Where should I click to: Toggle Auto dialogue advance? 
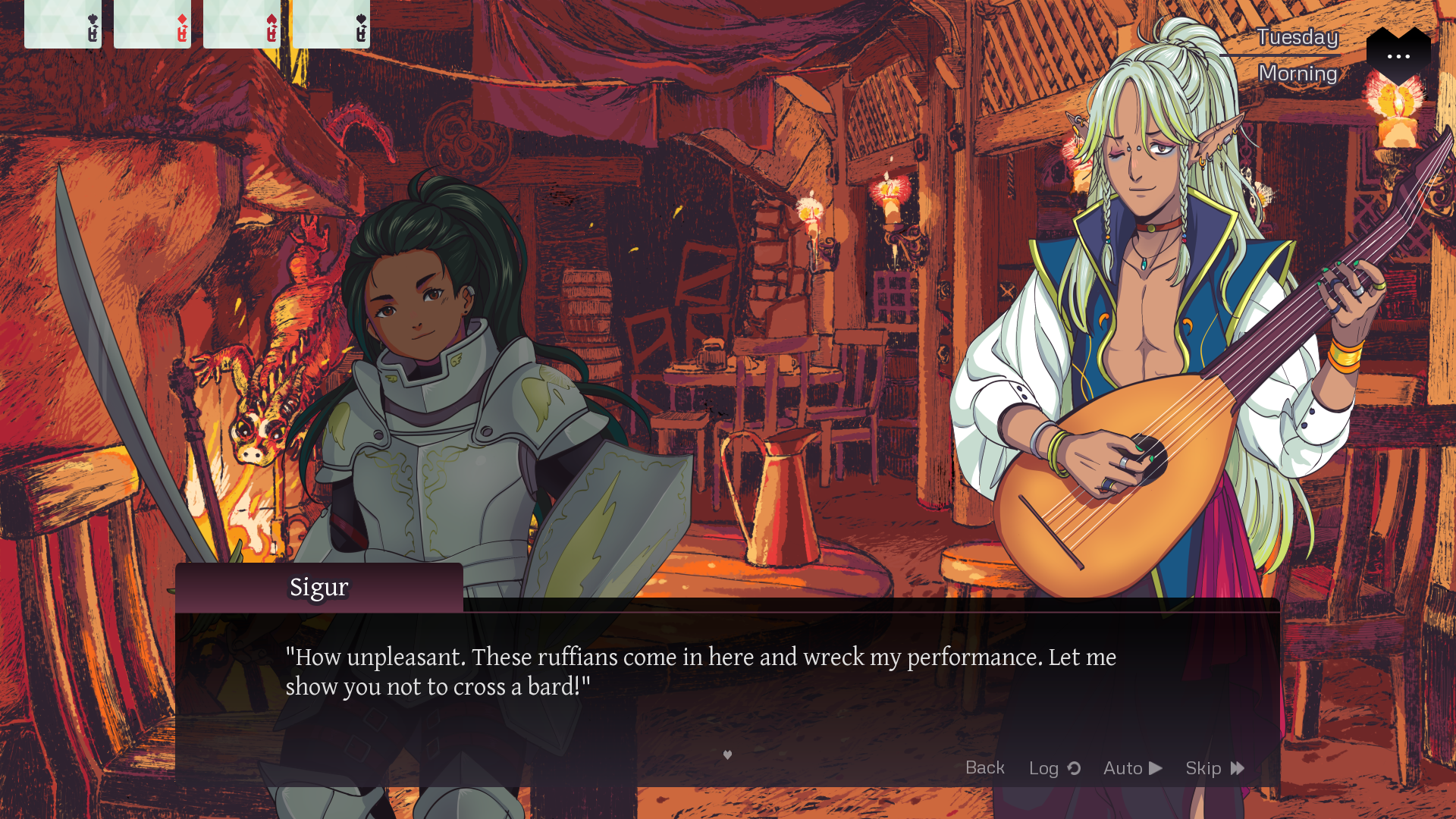click(1132, 768)
